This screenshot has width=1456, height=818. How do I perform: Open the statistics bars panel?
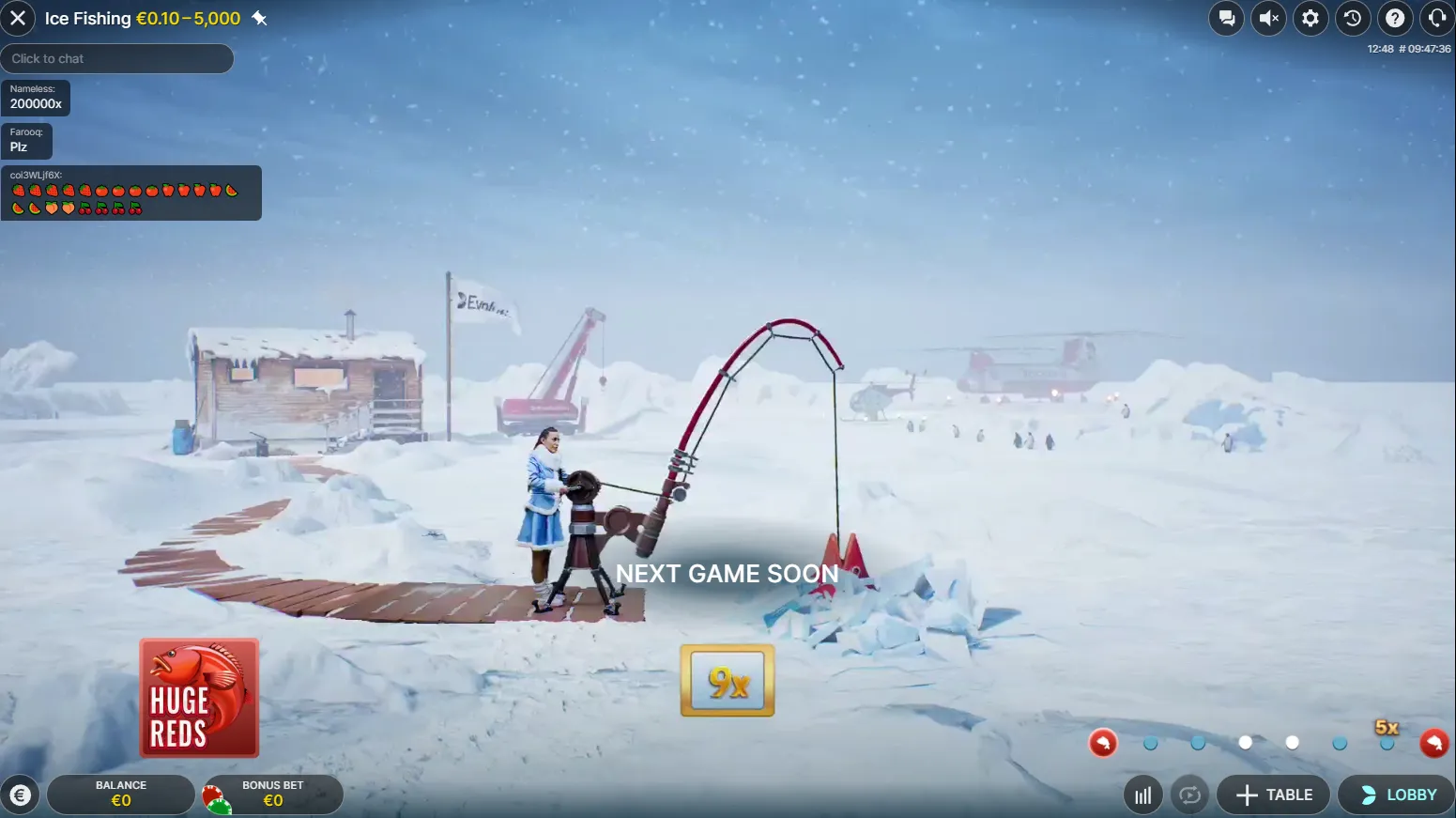(1142, 795)
